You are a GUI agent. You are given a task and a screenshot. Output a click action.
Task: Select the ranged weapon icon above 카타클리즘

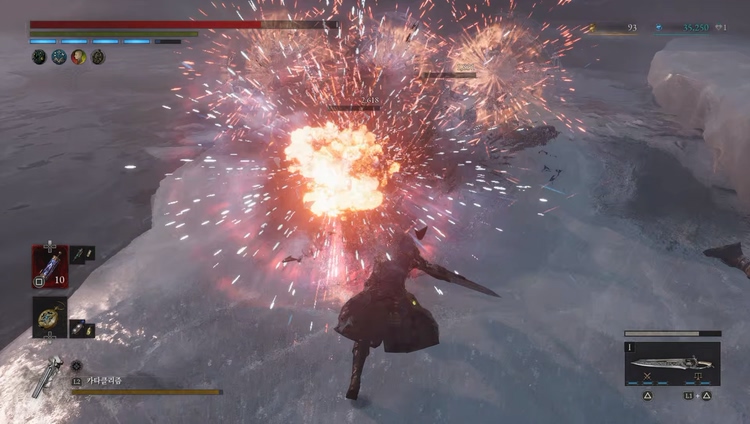click(46, 375)
